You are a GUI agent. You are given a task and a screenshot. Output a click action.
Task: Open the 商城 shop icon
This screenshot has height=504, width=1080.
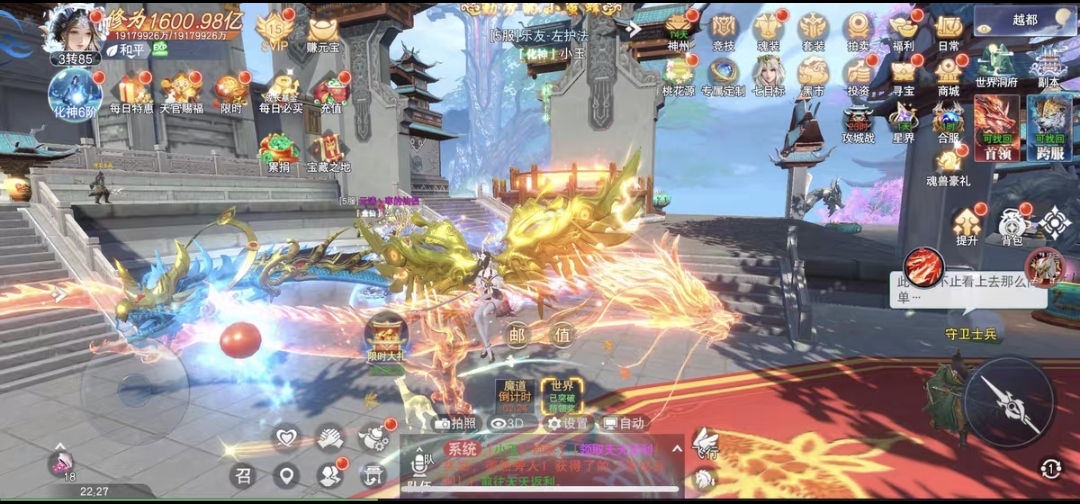pos(948,73)
